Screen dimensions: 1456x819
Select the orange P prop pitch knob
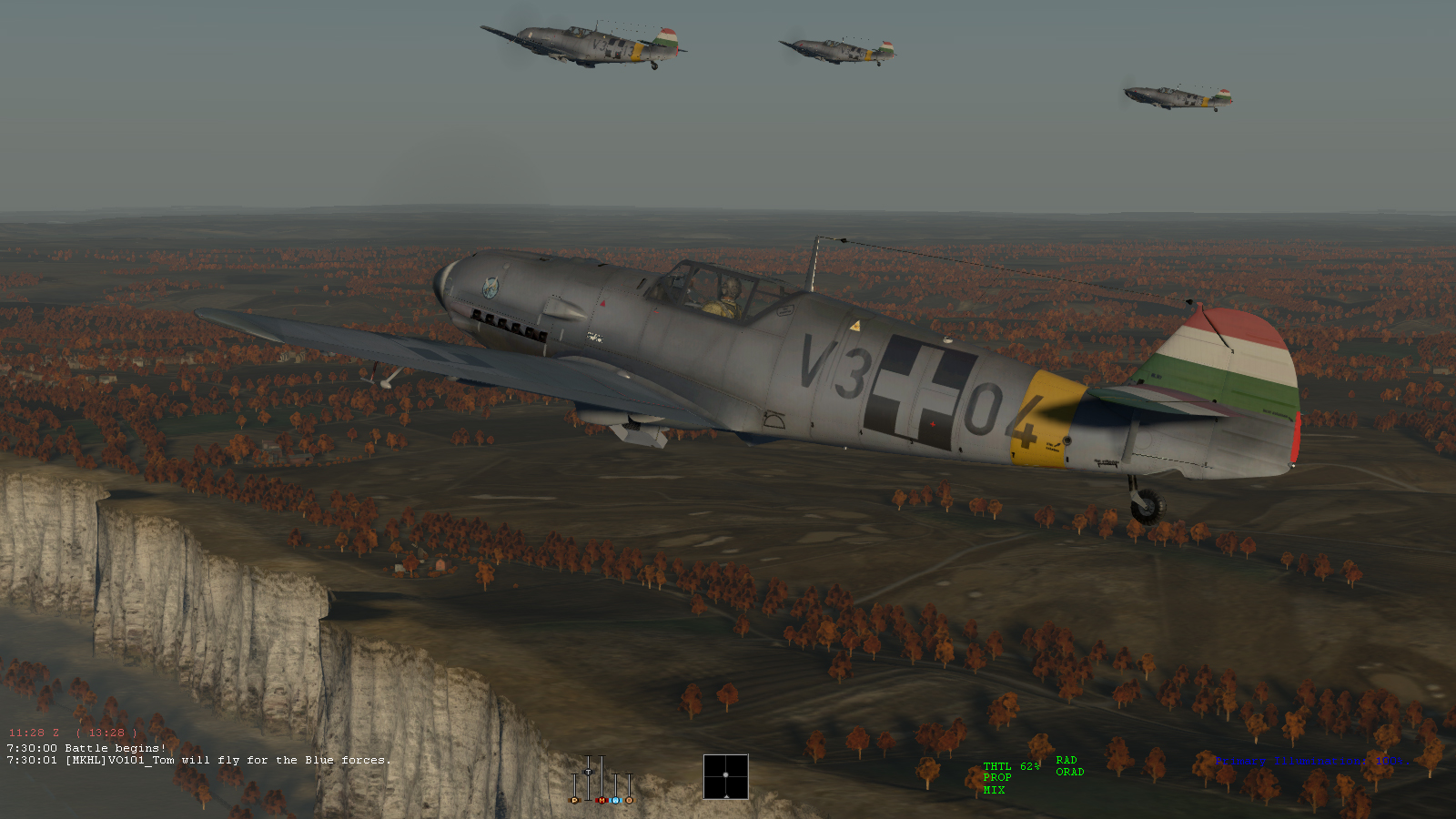[x=574, y=801]
